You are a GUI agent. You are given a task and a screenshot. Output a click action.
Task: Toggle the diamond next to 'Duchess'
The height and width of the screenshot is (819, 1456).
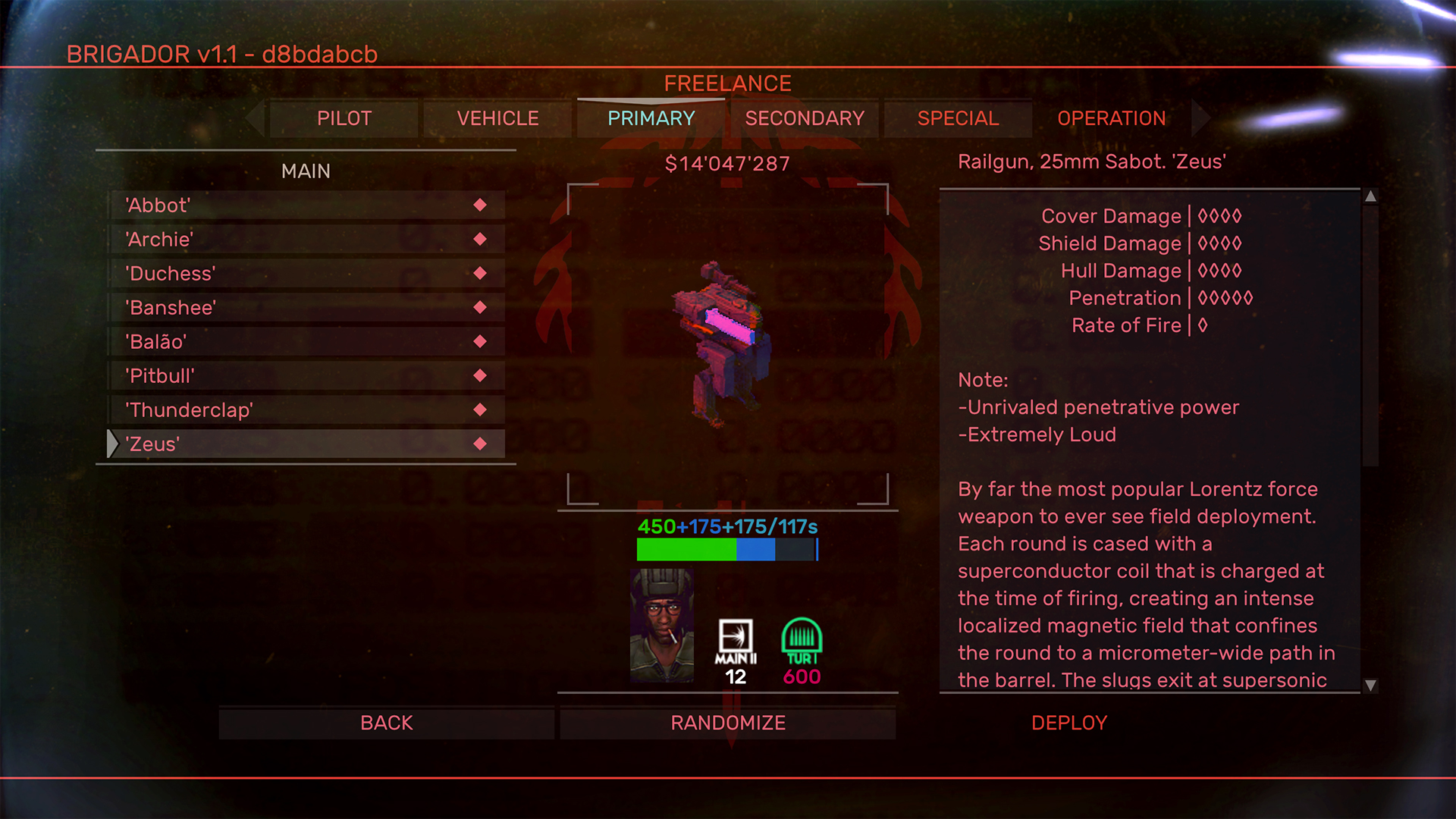[x=479, y=273]
